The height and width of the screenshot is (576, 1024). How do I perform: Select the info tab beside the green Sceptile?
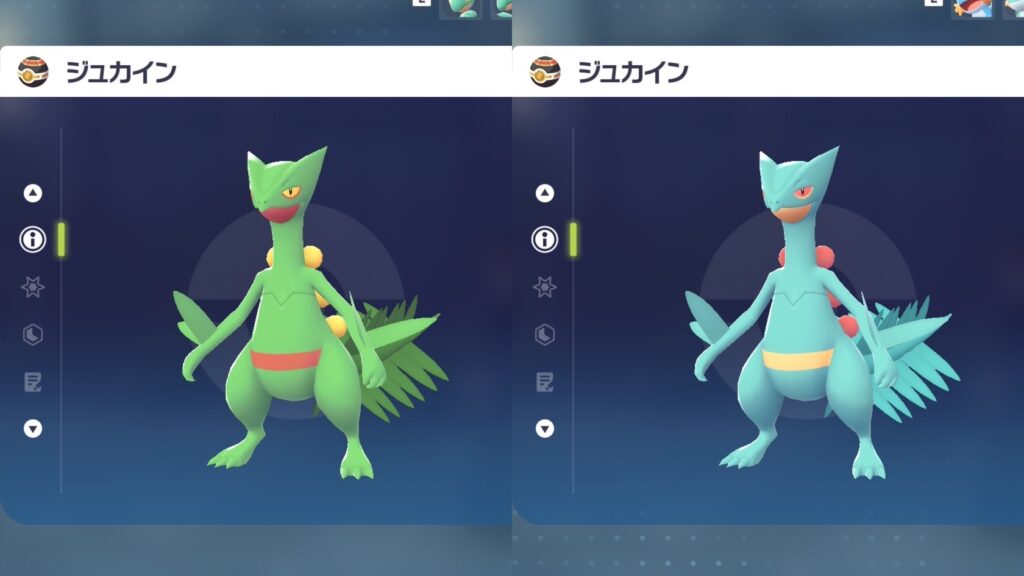click(33, 240)
